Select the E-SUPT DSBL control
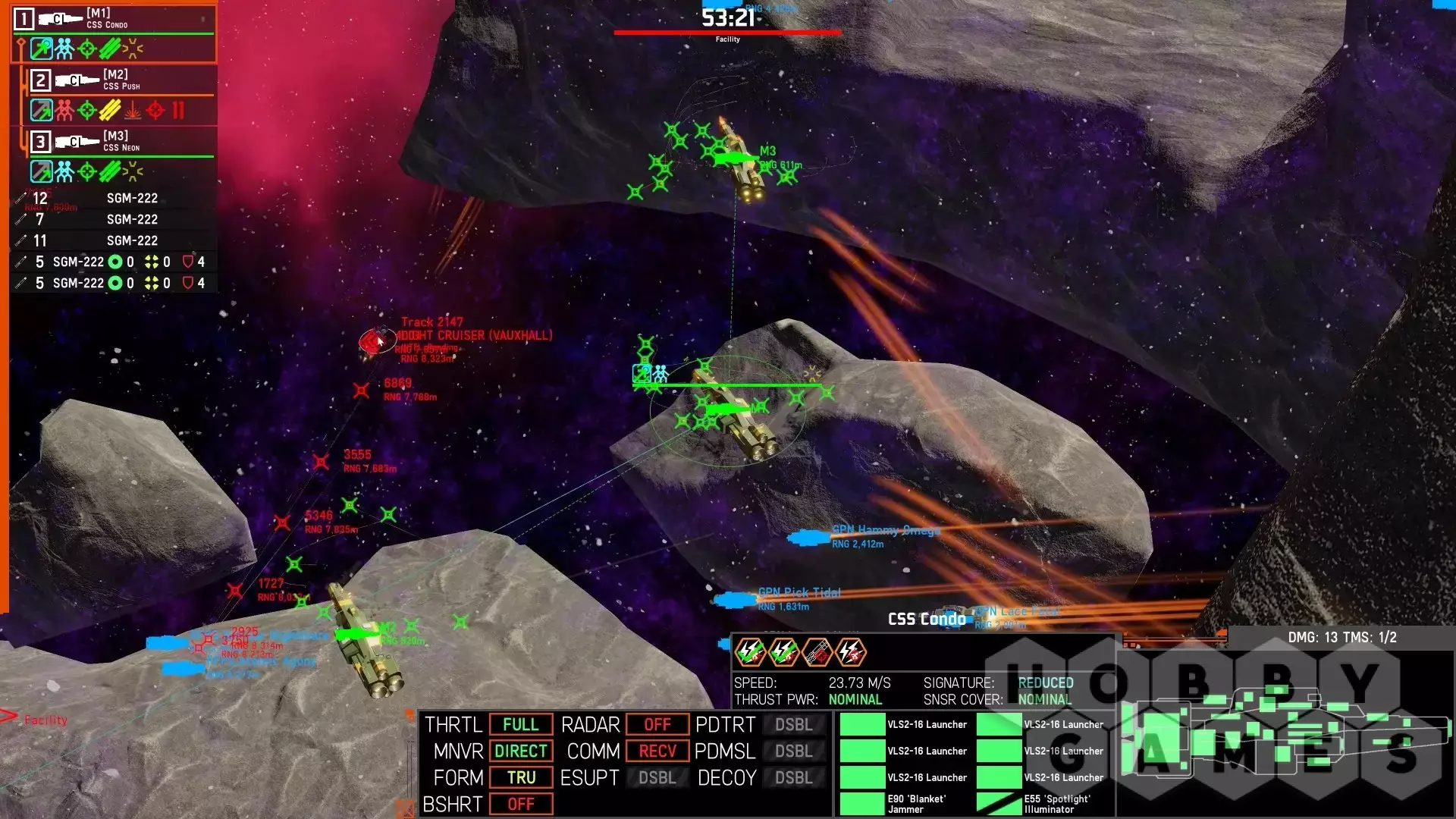Image resolution: width=1456 pixels, height=819 pixels. coord(657,778)
